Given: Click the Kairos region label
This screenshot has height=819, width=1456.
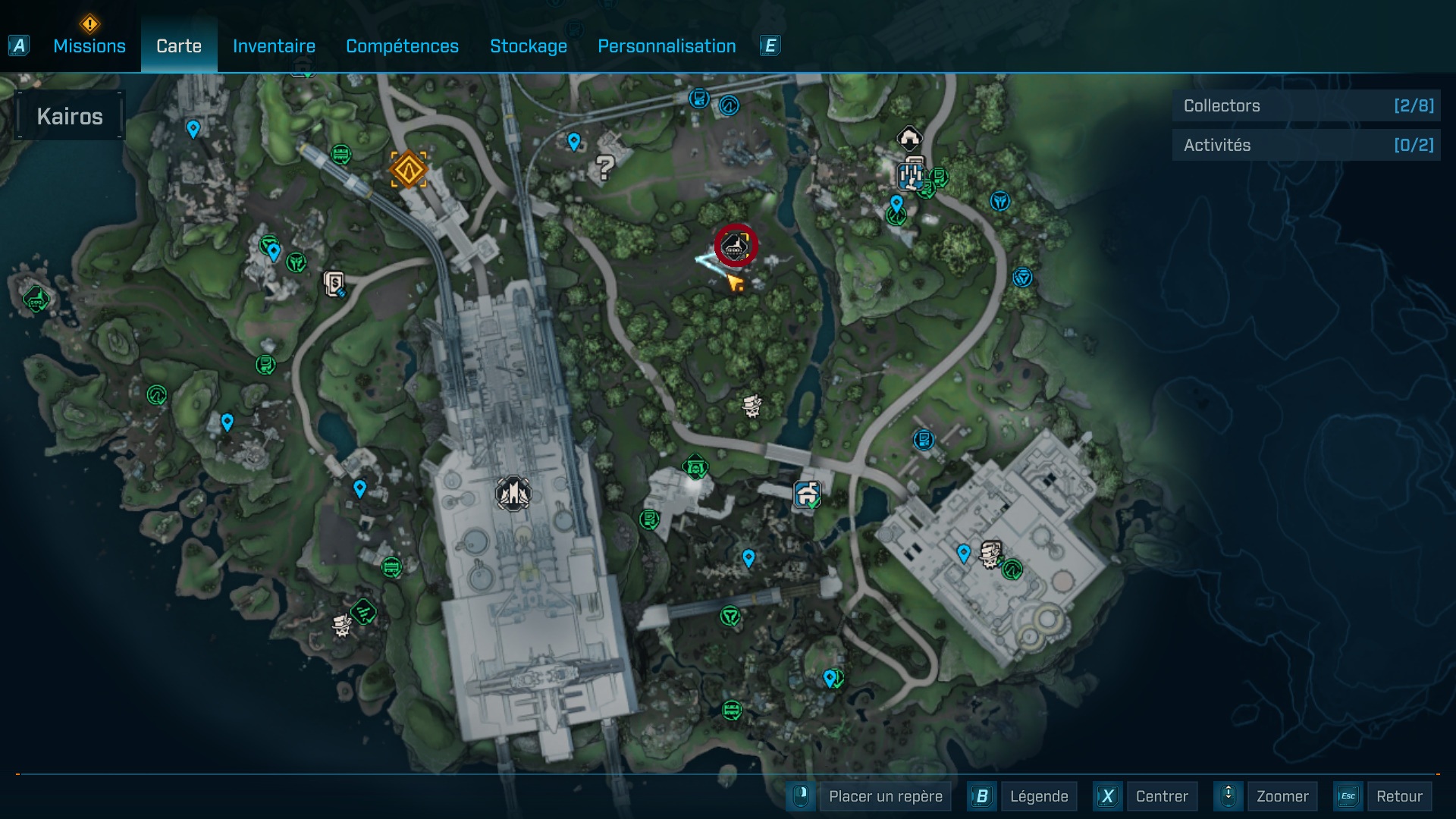Looking at the screenshot, I should (70, 116).
